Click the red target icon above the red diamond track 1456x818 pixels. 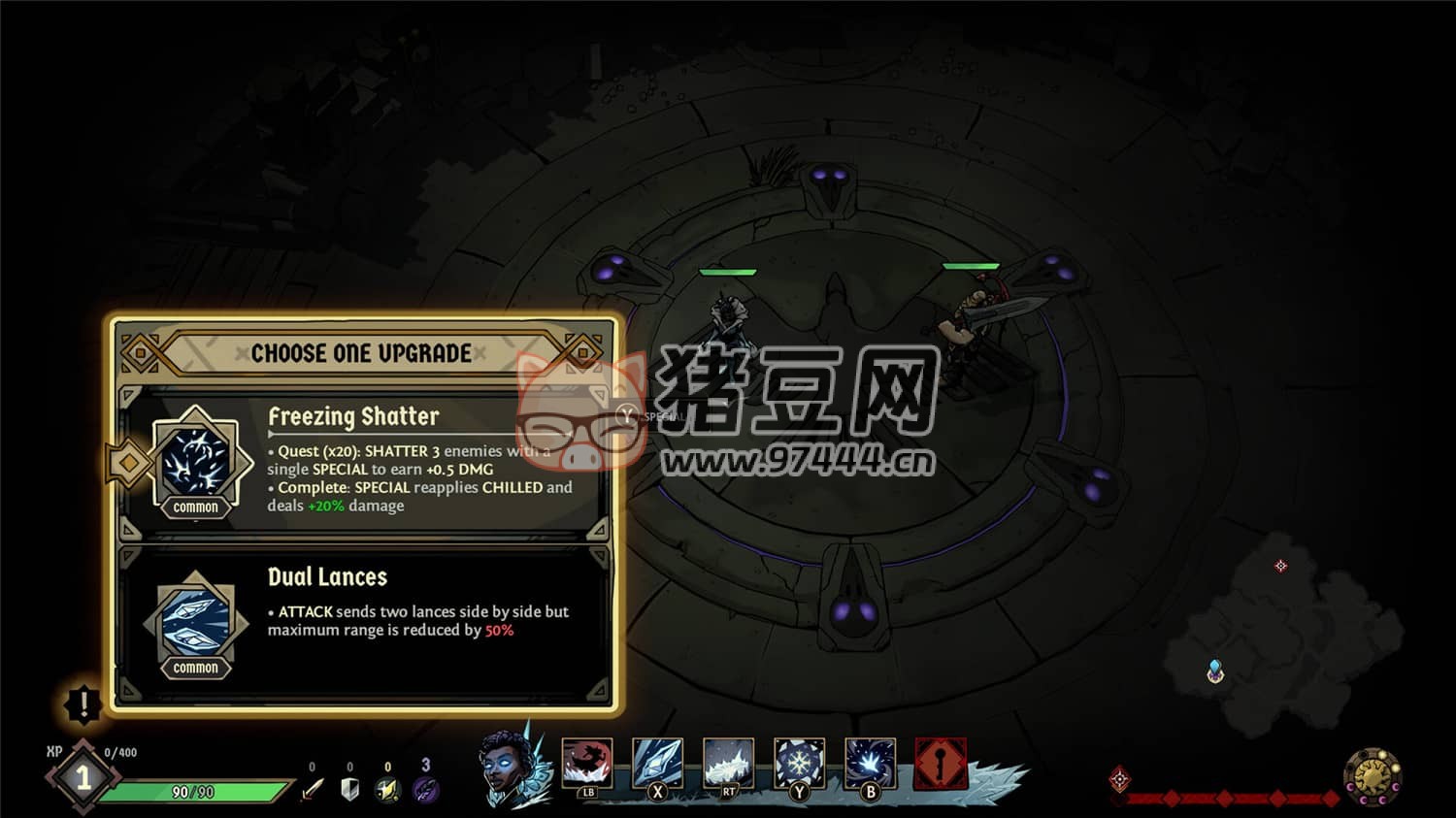(1120, 778)
